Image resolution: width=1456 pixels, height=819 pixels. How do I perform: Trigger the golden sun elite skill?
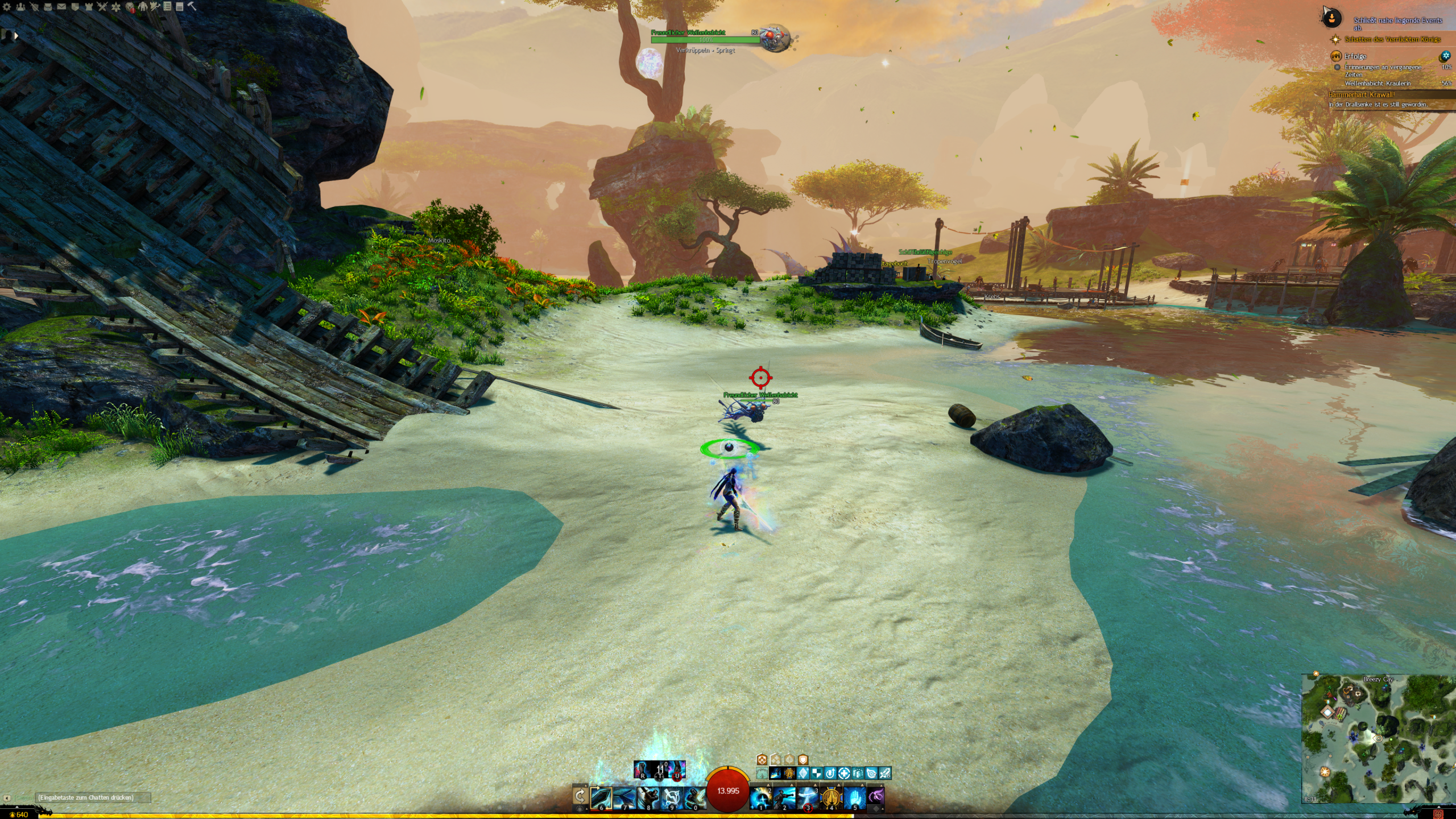pyautogui.click(x=832, y=798)
